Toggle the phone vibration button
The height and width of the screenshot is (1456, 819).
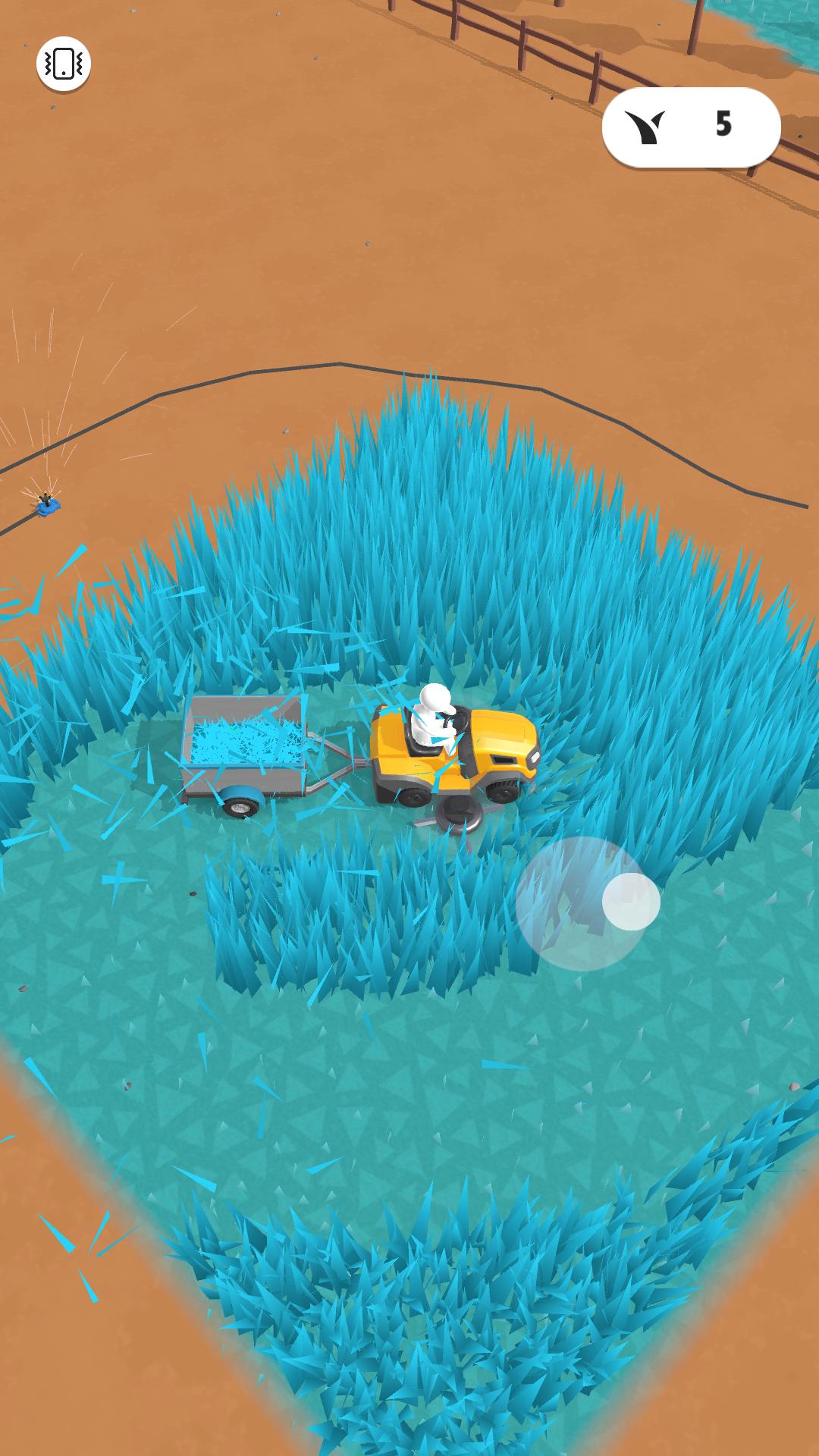pyautogui.click(x=64, y=64)
